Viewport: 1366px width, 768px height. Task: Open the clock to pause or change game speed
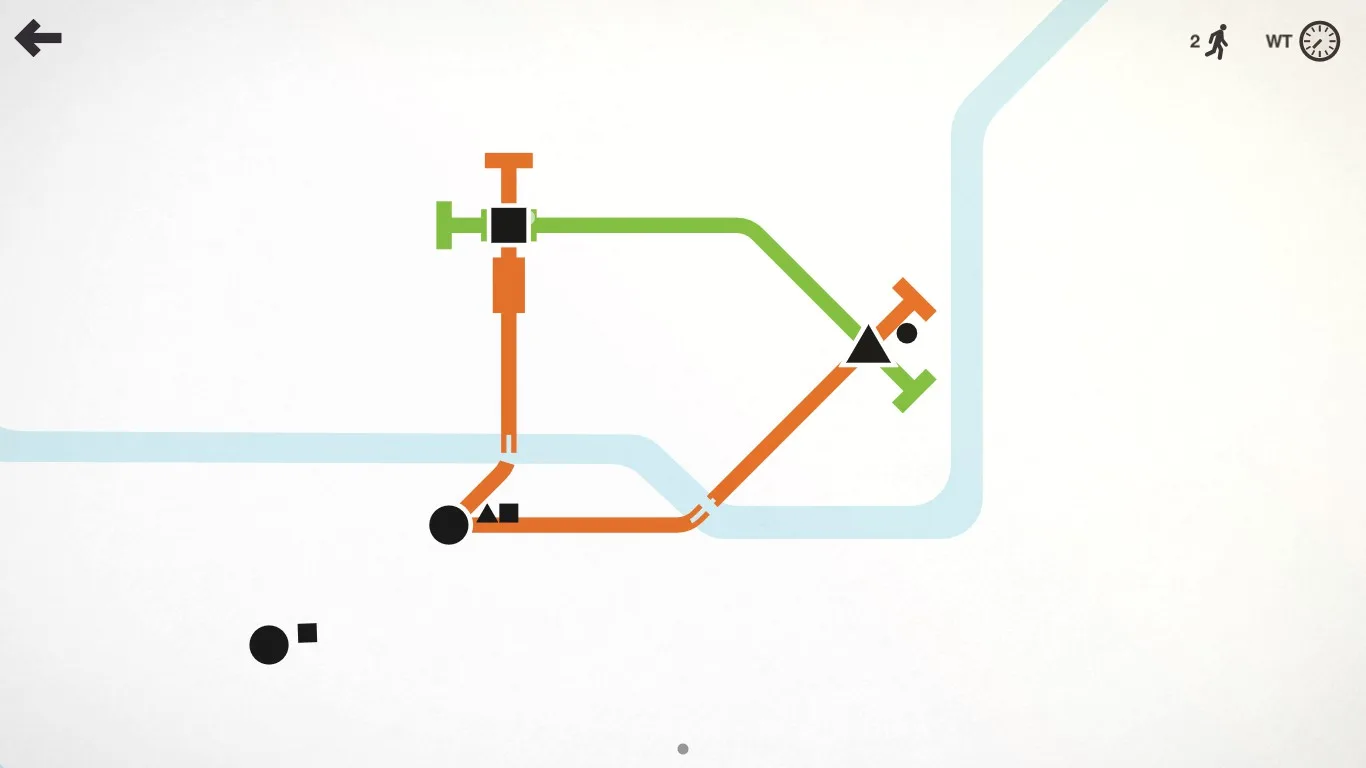click(x=1317, y=40)
